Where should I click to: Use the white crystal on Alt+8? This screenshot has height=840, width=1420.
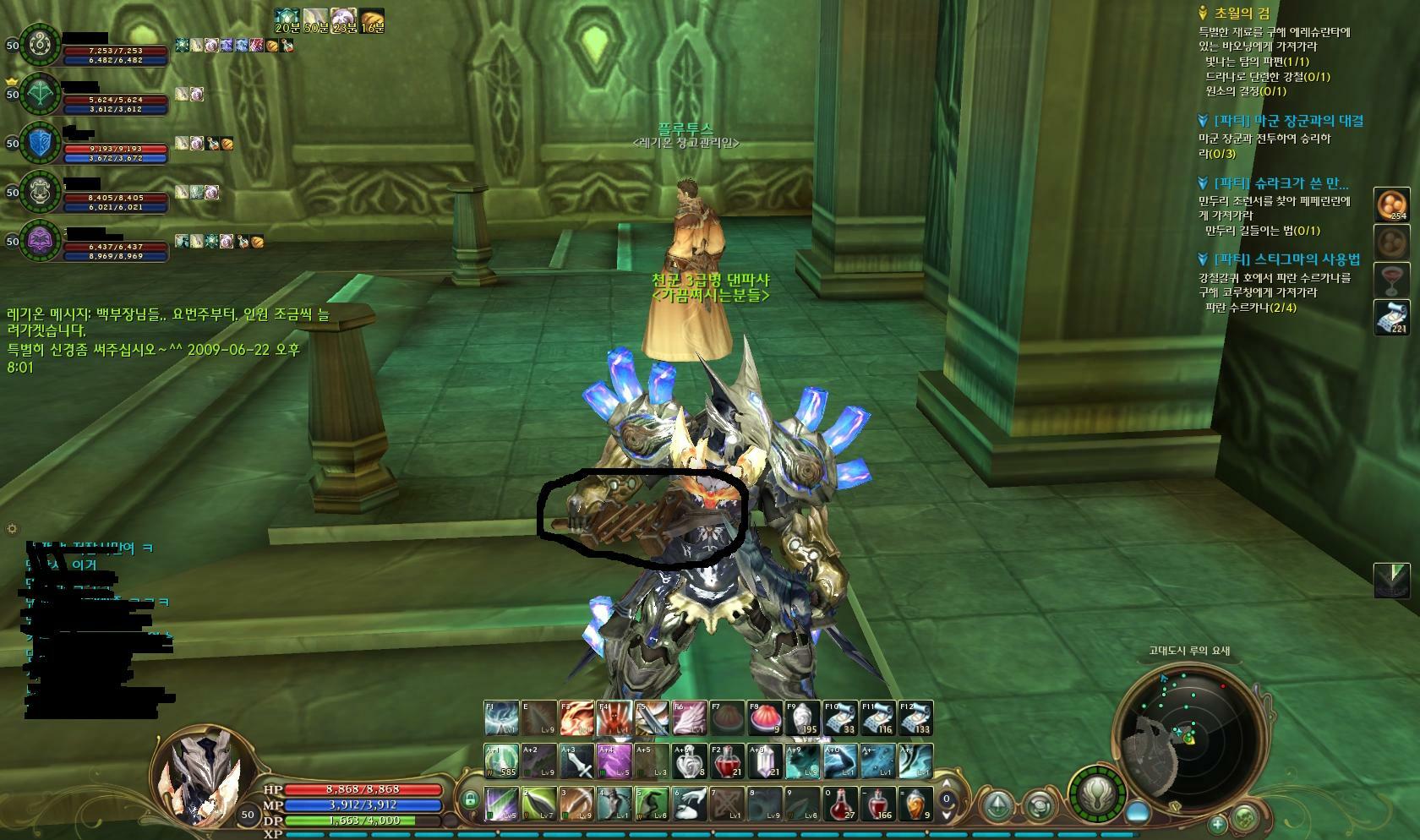coord(765,761)
